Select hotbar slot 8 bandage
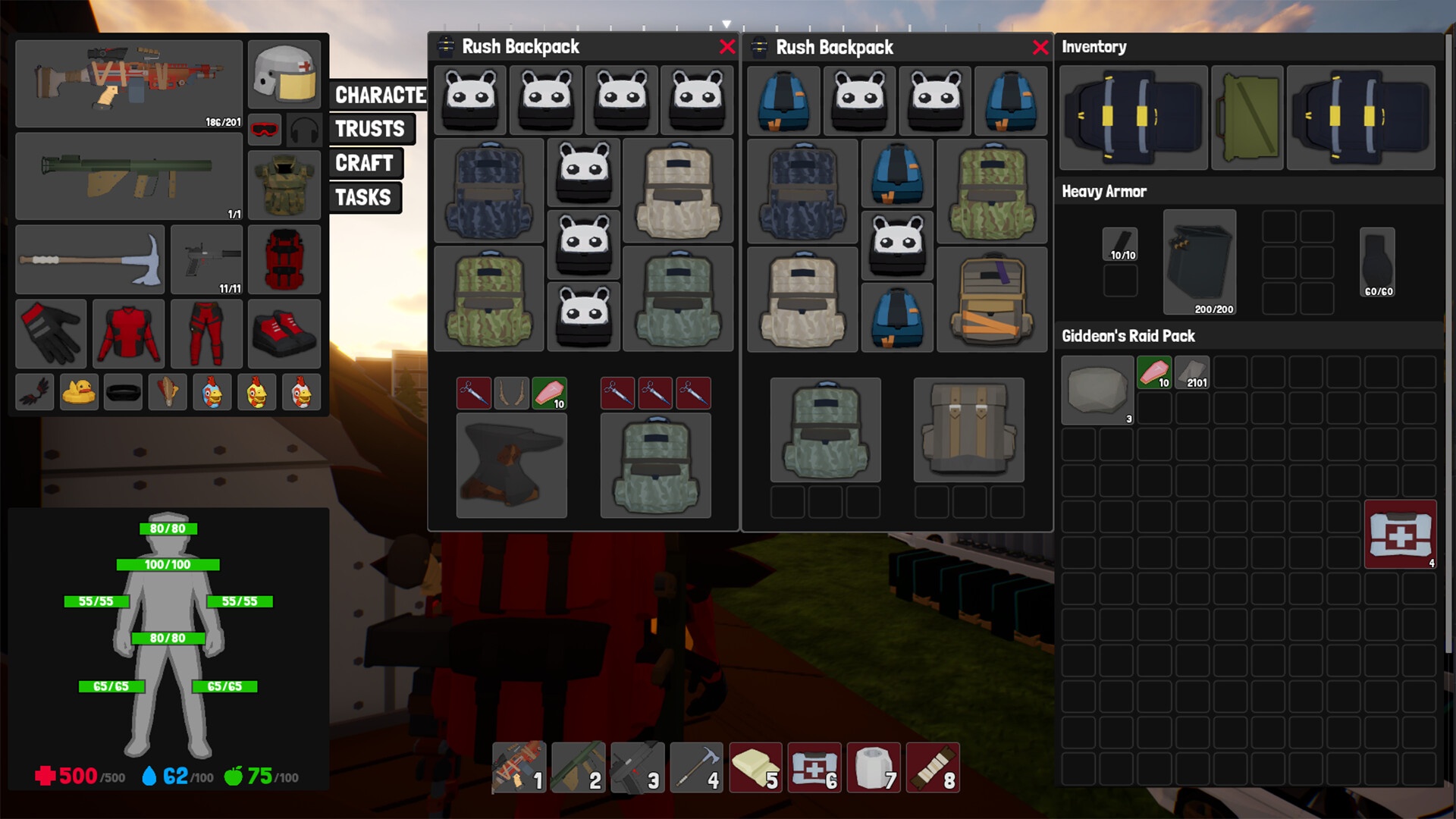 [933, 768]
